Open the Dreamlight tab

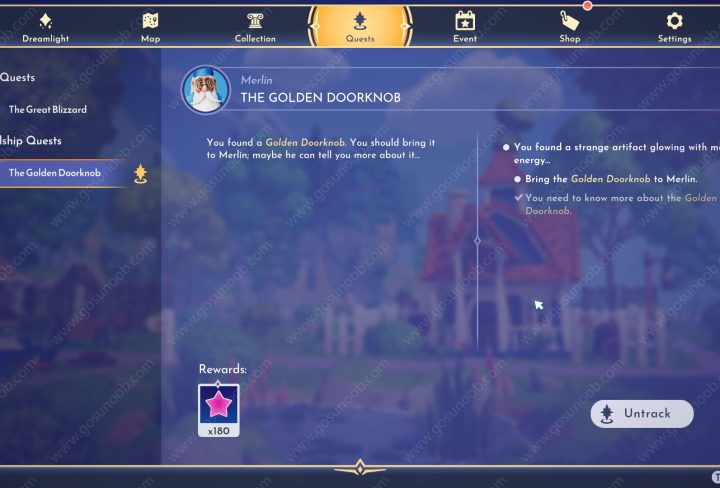tap(46, 26)
